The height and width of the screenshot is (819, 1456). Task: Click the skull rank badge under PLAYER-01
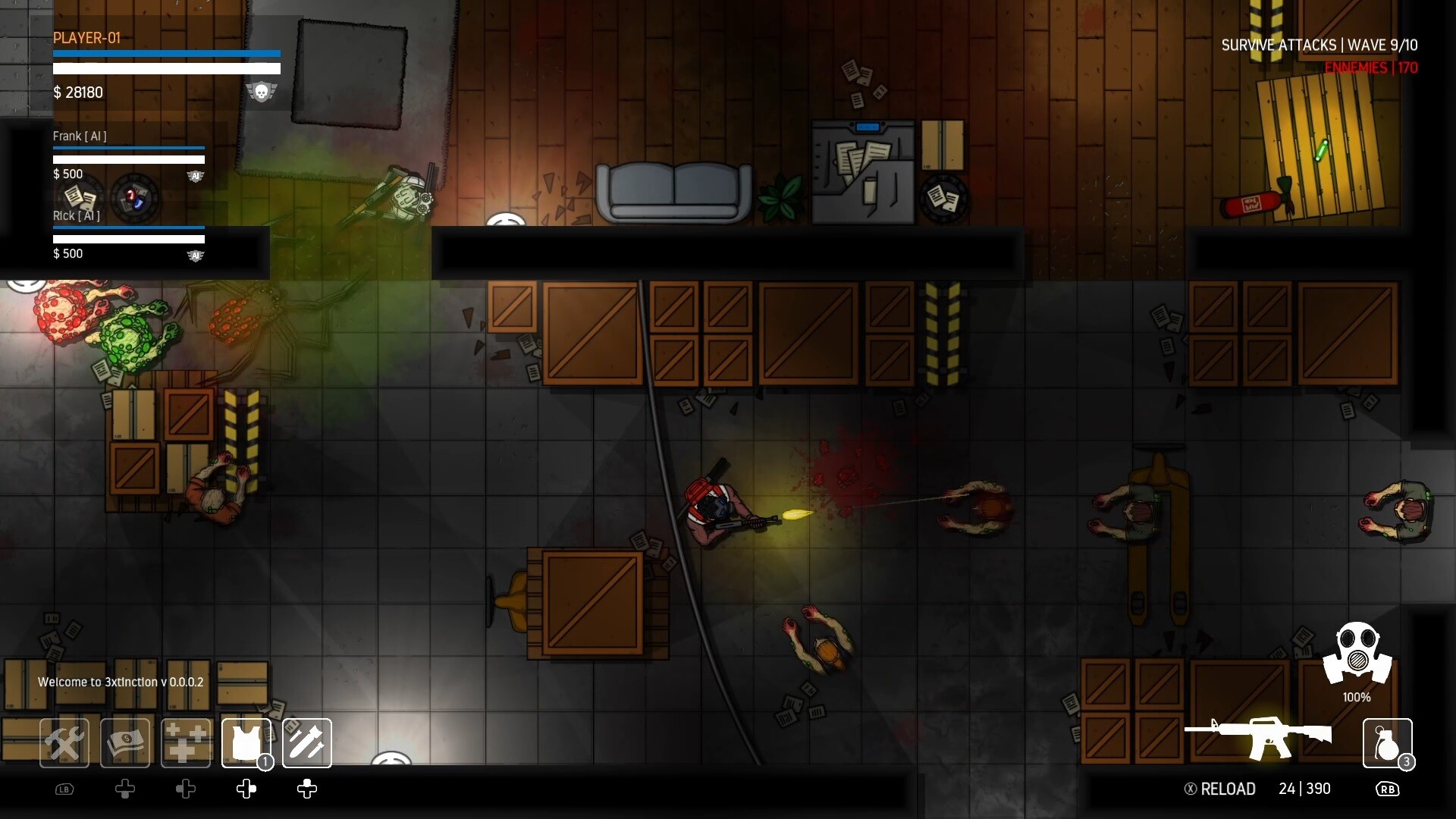point(262,91)
